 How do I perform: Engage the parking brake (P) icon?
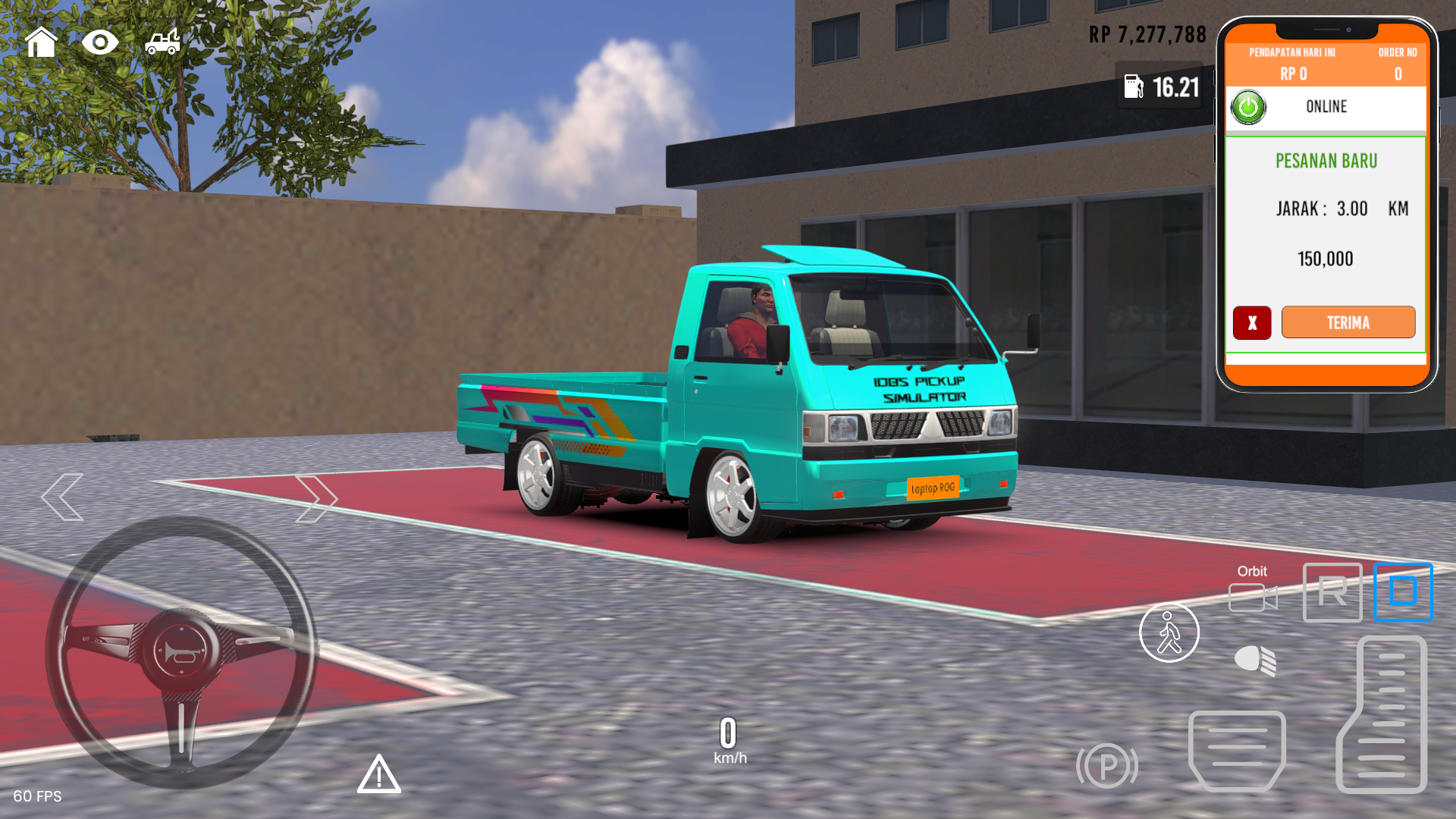click(x=1107, y=766)
